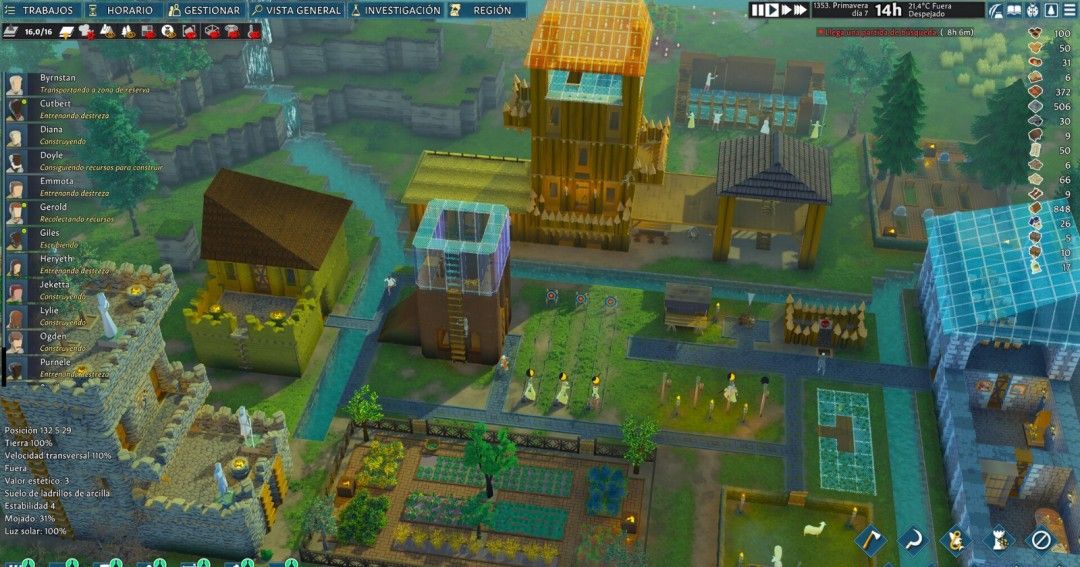Select settler Giles from the list
1080x567 pixels.
[x=52, y=233]
